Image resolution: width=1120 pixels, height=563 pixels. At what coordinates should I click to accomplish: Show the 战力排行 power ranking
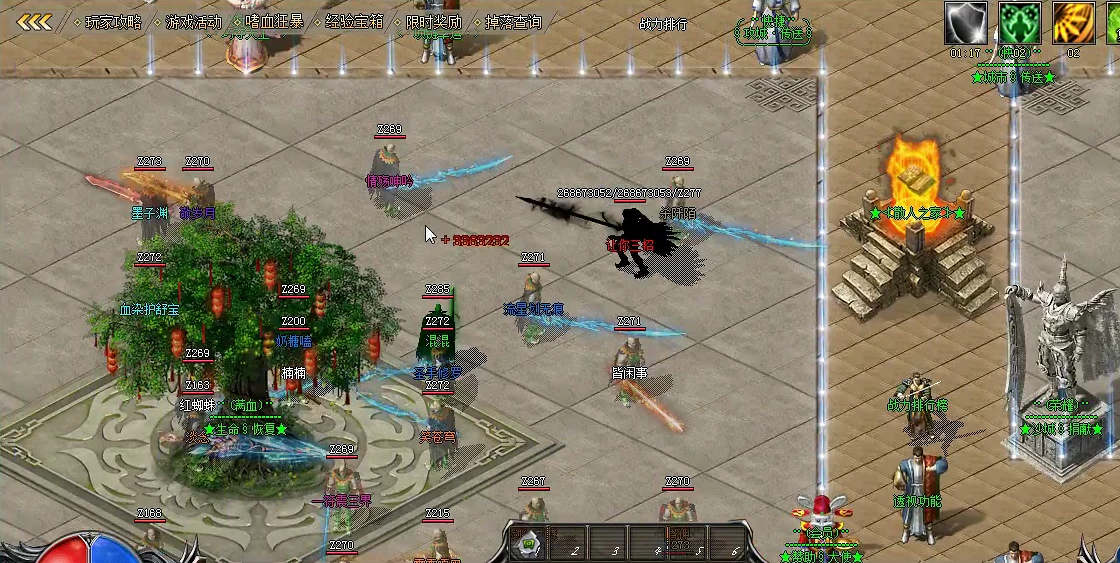663,25
